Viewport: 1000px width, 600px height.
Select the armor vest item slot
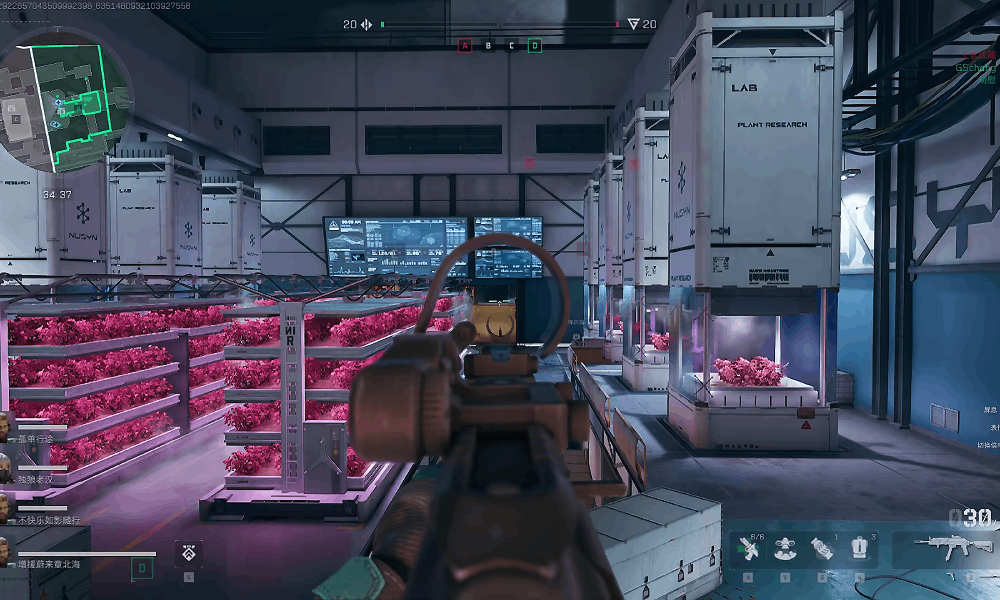pyautogui.click(x=858, y=549)
